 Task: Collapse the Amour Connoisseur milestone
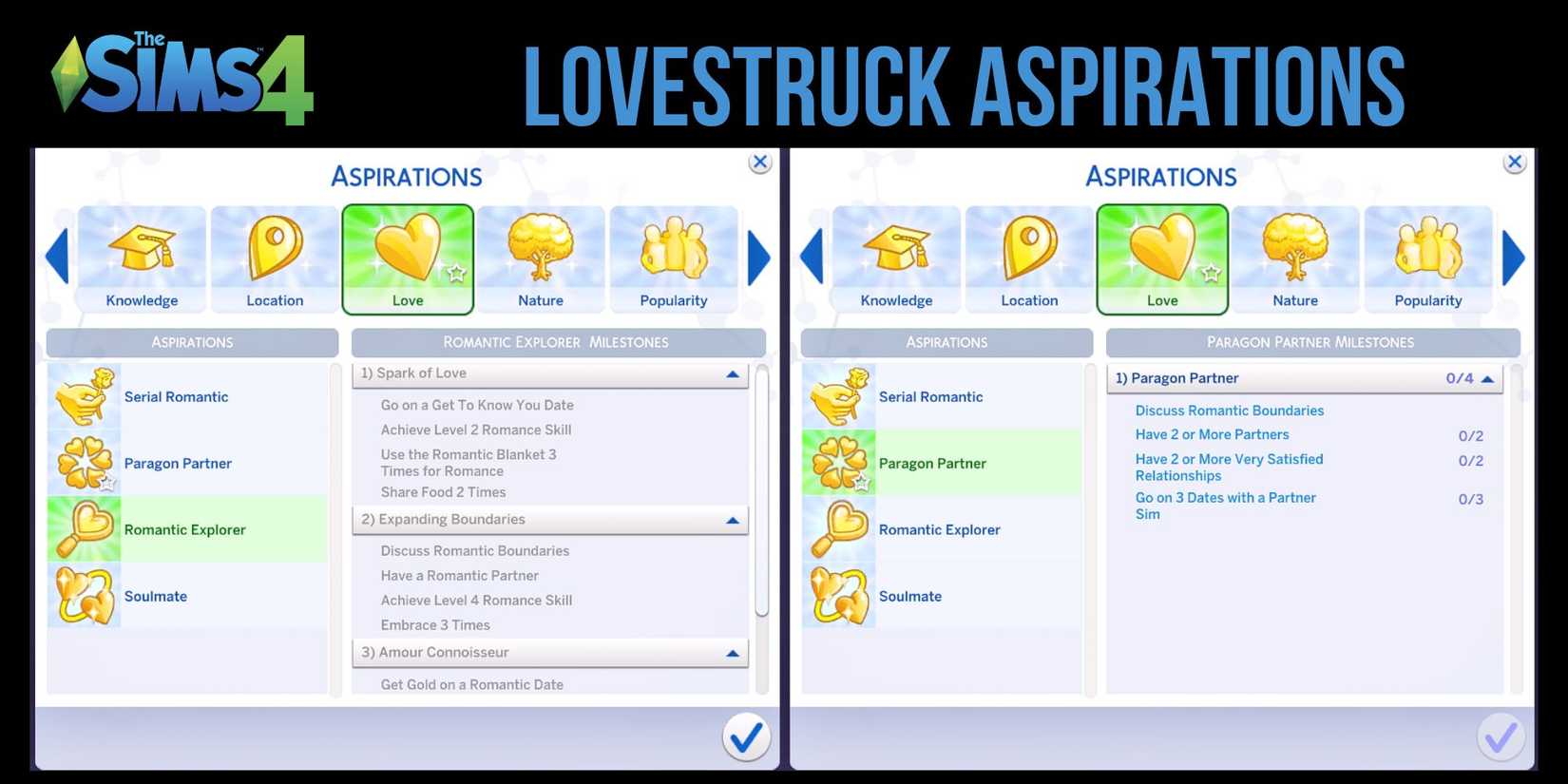[733, 653]
